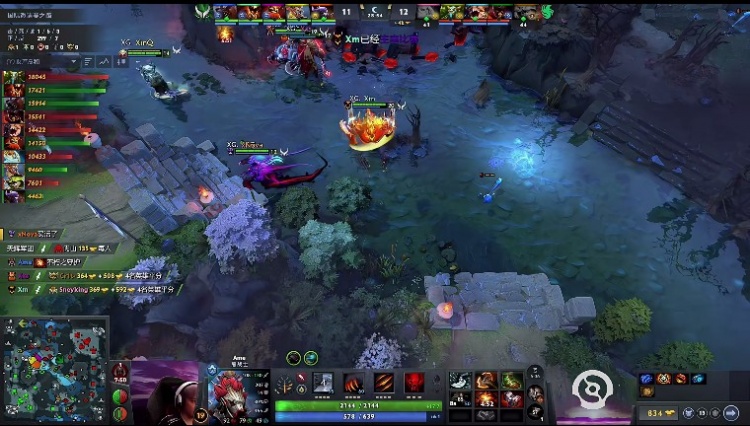Select the first item in the top inventory row
The height and width of the screenshot is (426, 750).
tap(460, 380)
